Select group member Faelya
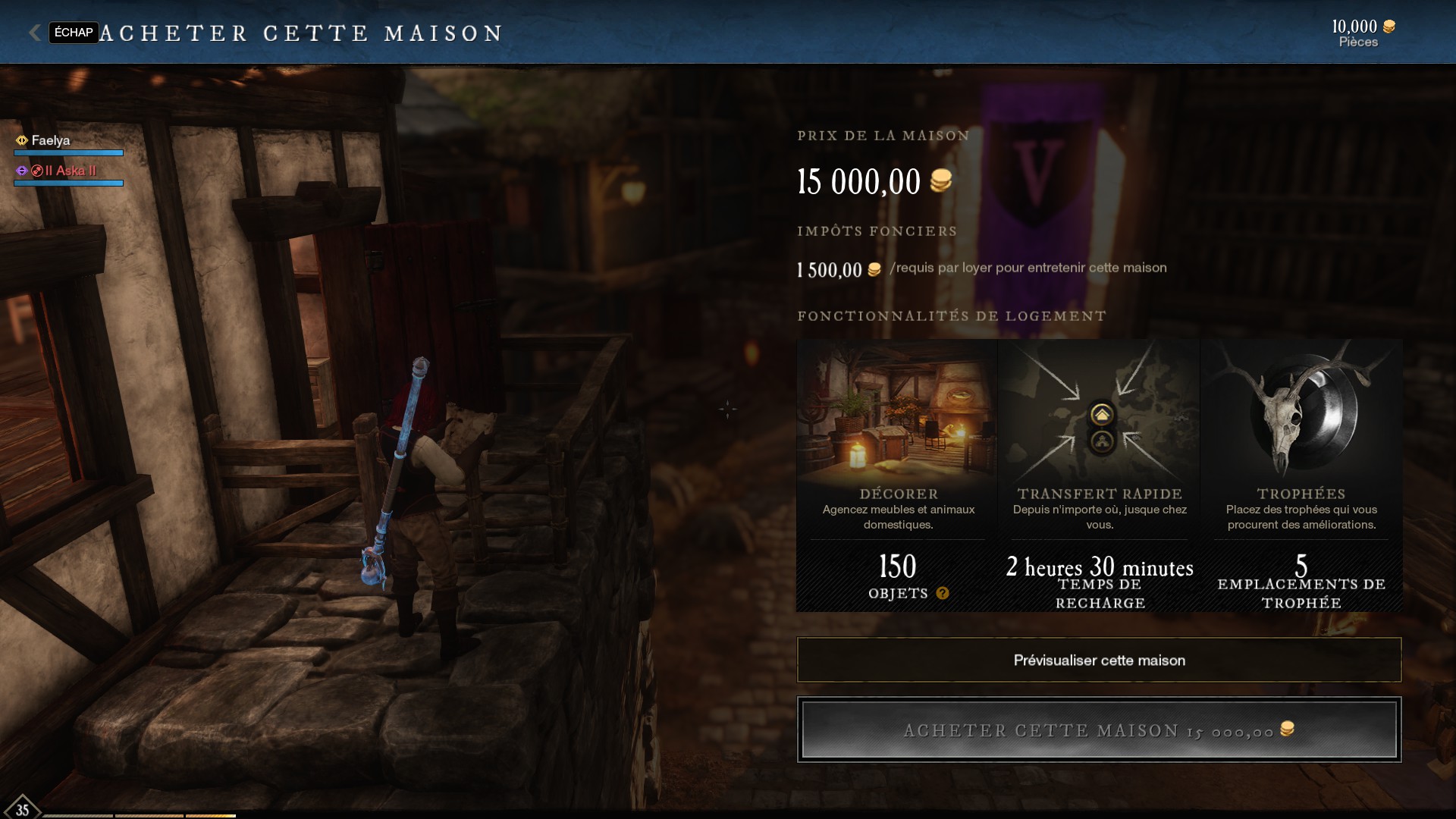This screenshot has width=1456, height=819. (51, 140)
